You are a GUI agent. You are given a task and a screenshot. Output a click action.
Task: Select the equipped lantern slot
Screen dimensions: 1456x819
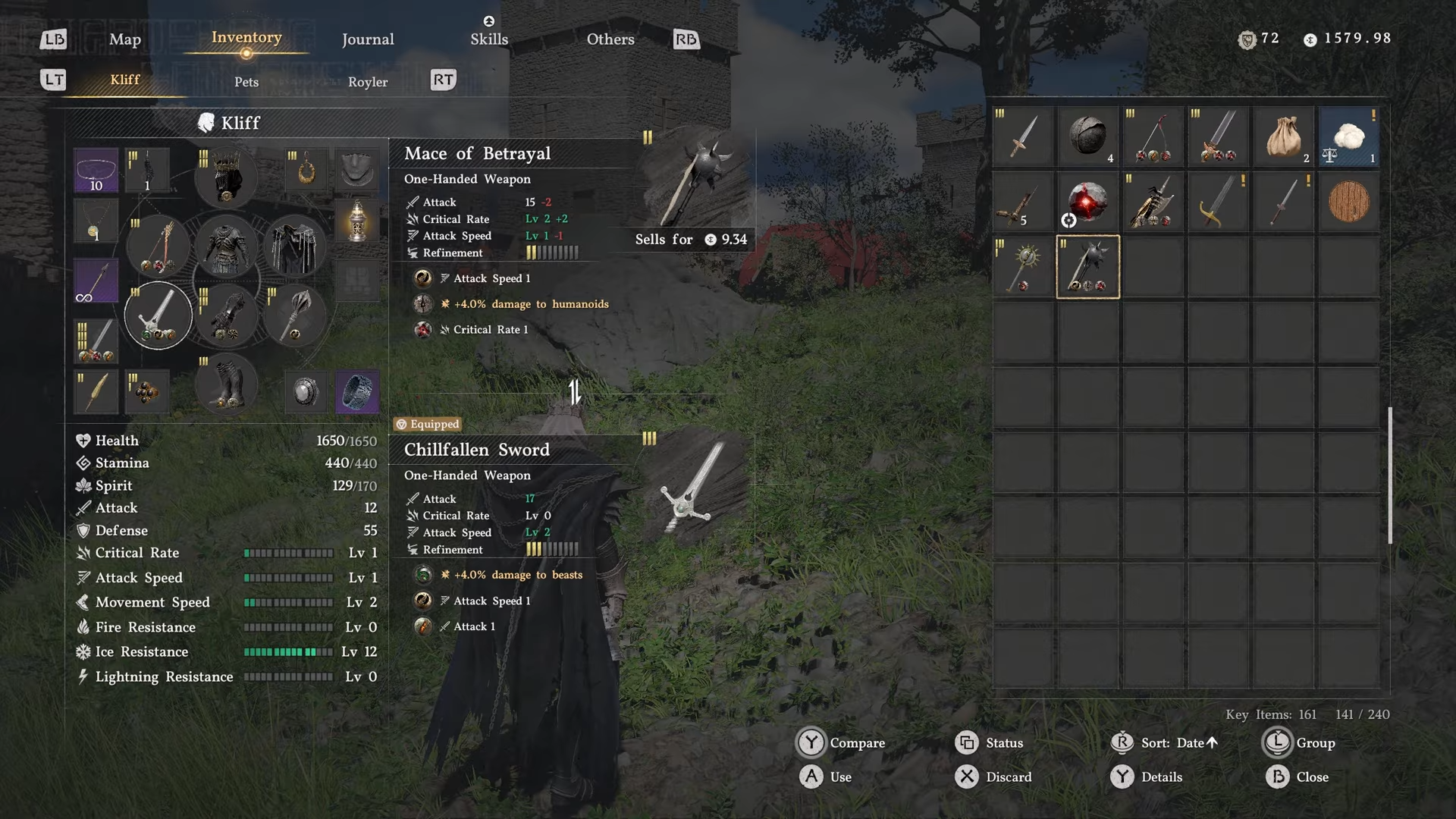point(356,221)
